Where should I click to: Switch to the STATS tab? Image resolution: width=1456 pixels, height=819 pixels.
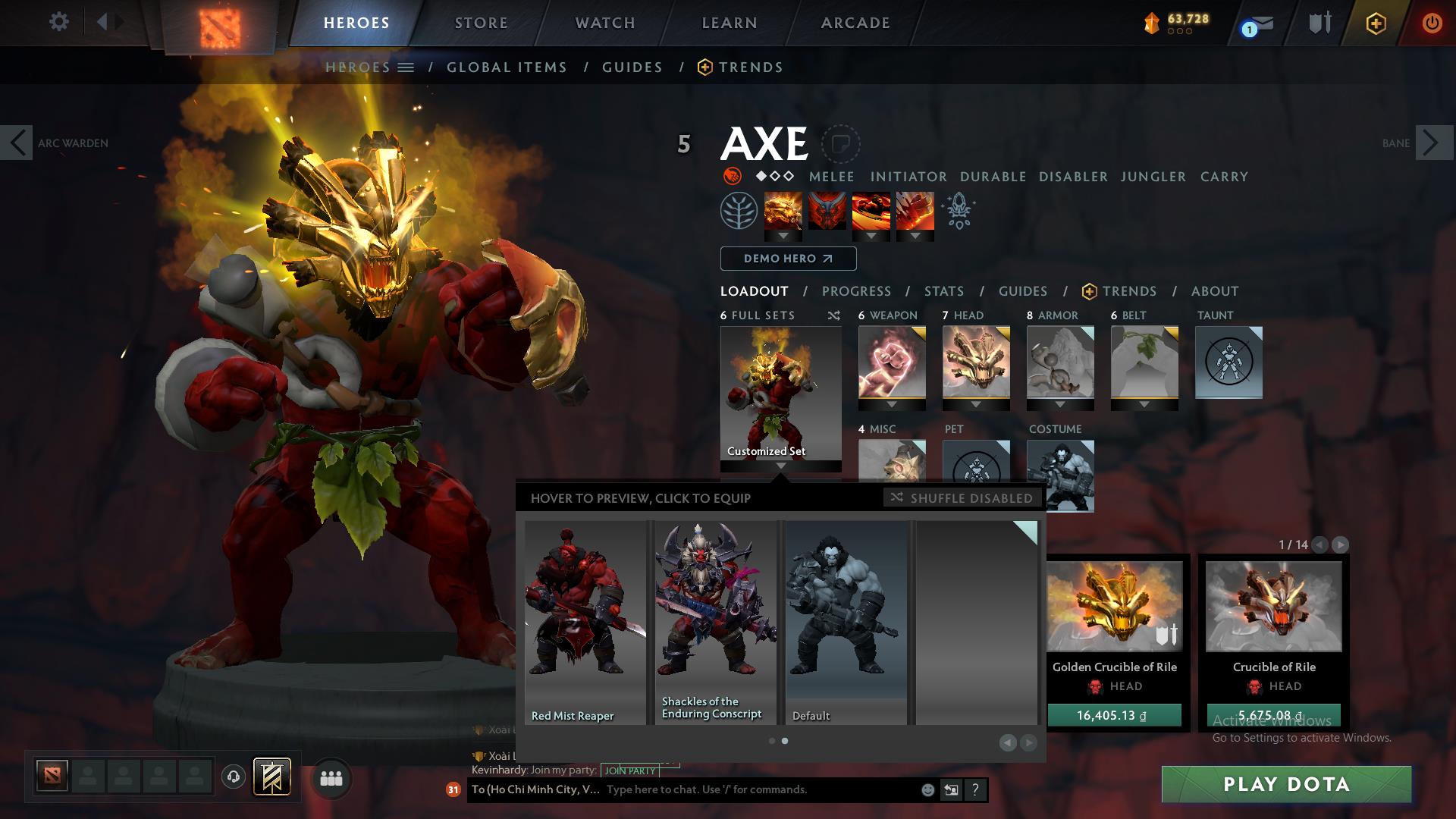[x=943, y=291]
